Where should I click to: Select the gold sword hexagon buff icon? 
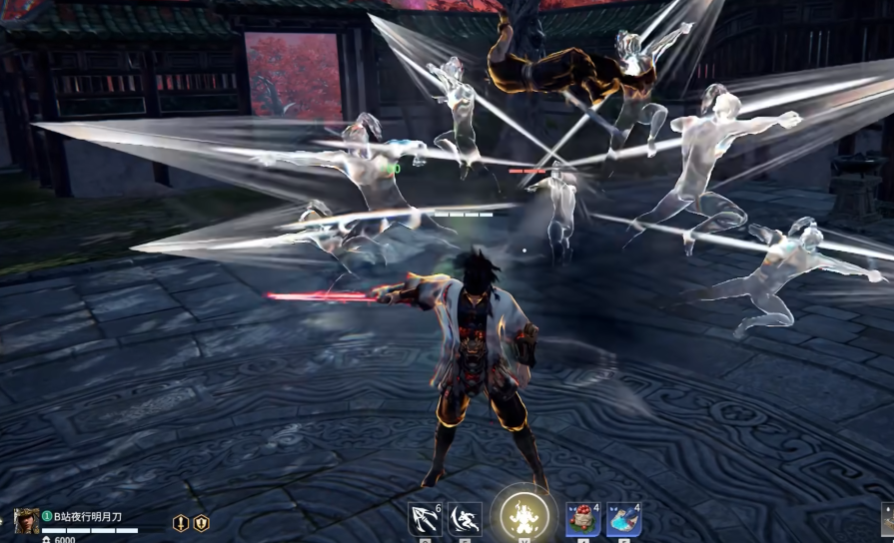point(181,523)
